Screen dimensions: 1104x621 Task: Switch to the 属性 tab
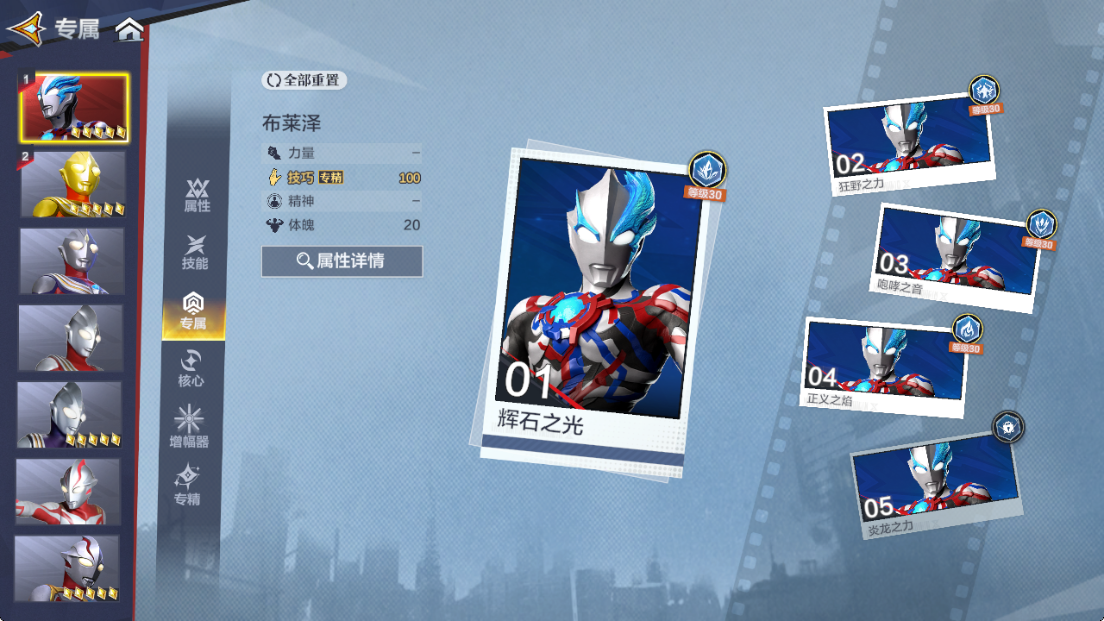pyautogui.click(x=197, y=195)
